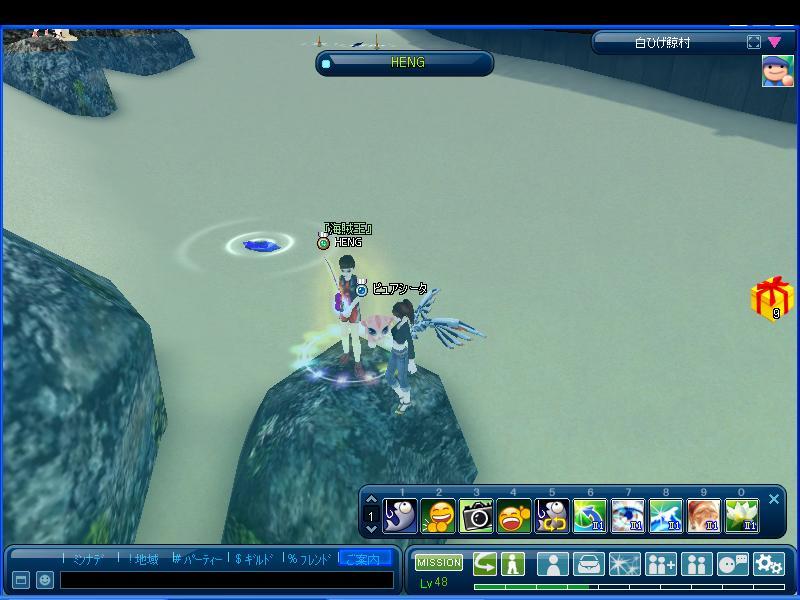Use the laughing emote in slot 2
The width and height of the screenshot is (800, 600).
click(438, 516)
